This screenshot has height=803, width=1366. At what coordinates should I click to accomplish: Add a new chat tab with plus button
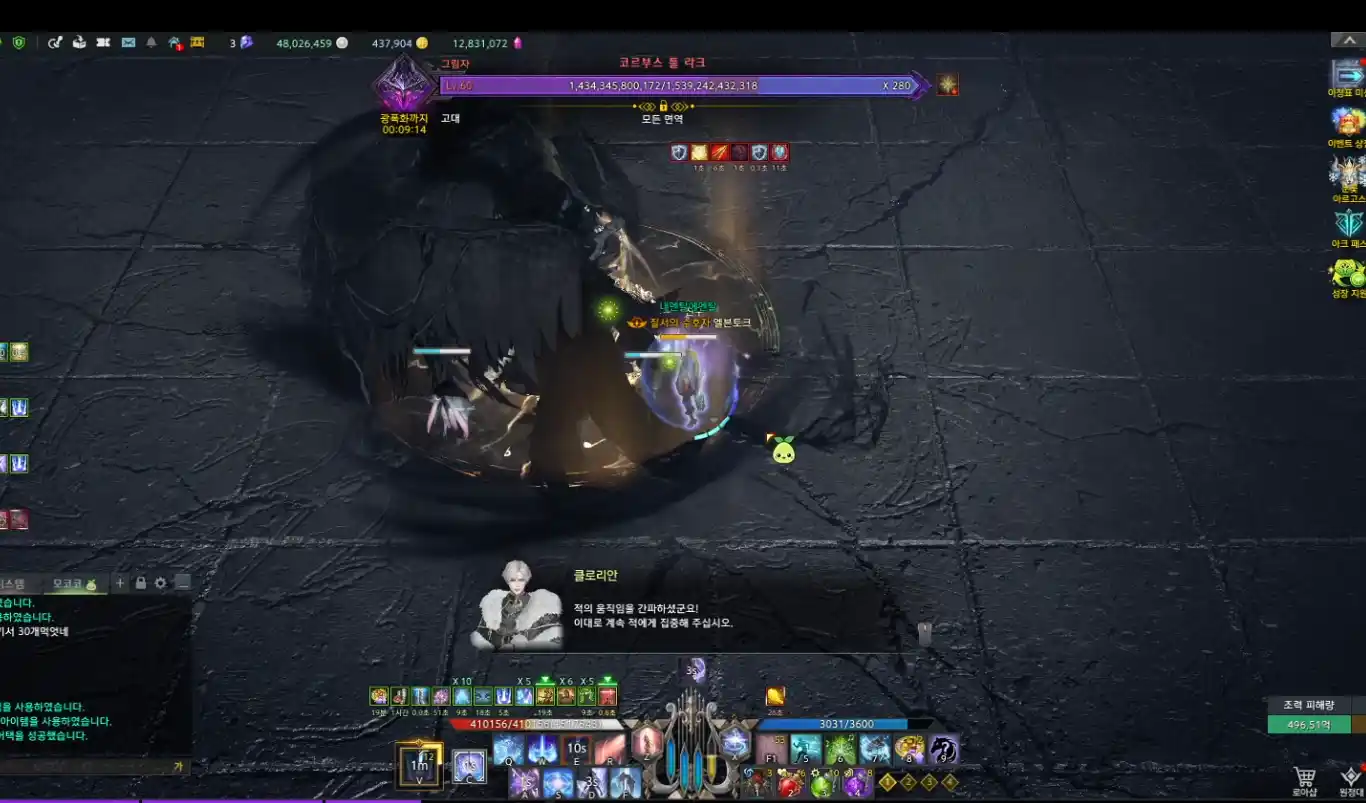tap(120, 583)
